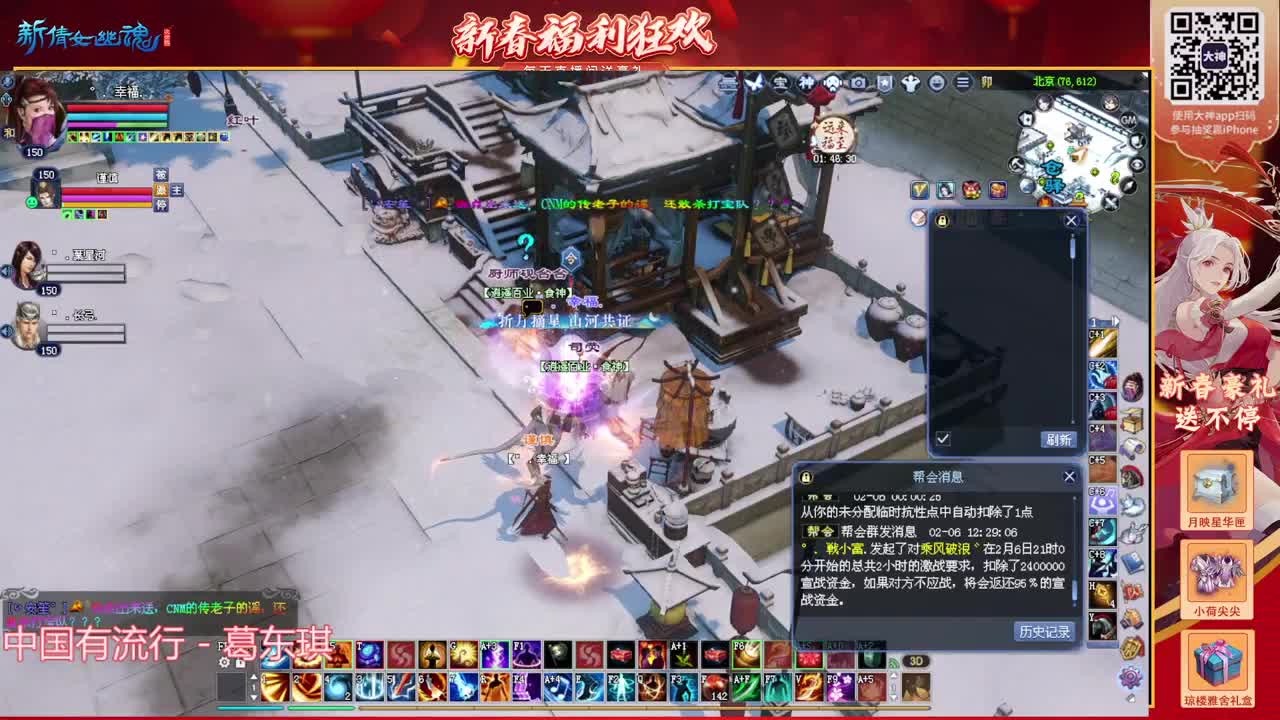Toggle the lock on the 帮会消息 panel header
Viewport: 1280px width, 720px height.
[805, 477]
